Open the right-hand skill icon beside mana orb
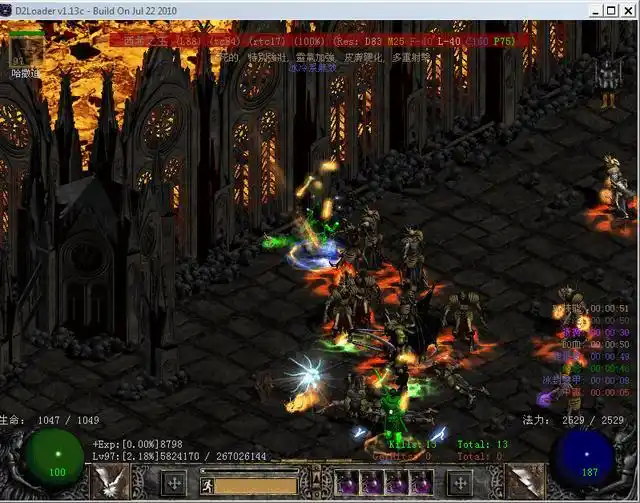This screenshot has height=503, width=640. pyautogui.click(x=525, y=482)
